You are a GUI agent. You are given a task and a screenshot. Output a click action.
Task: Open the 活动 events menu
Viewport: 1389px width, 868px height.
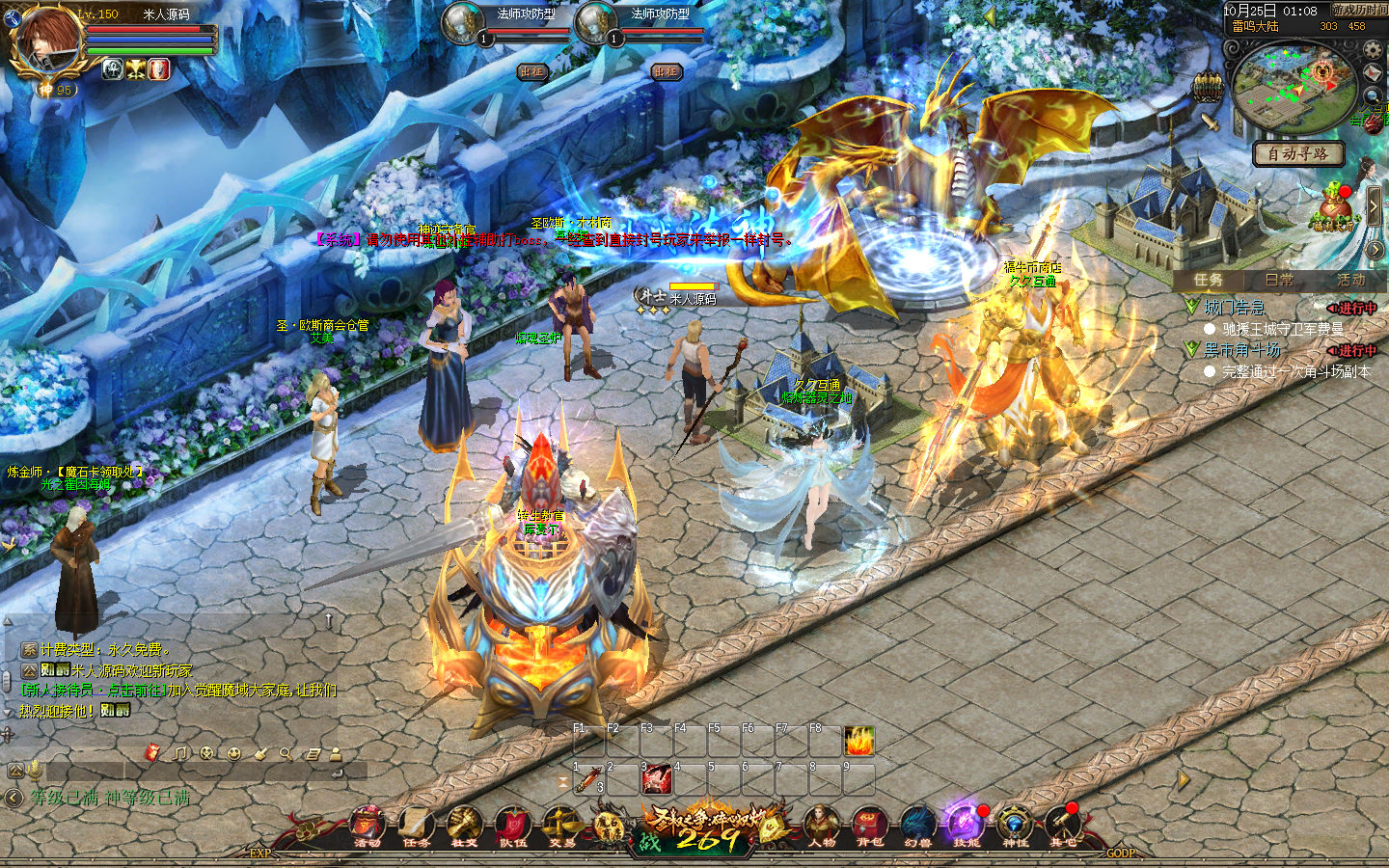[368, 825]
